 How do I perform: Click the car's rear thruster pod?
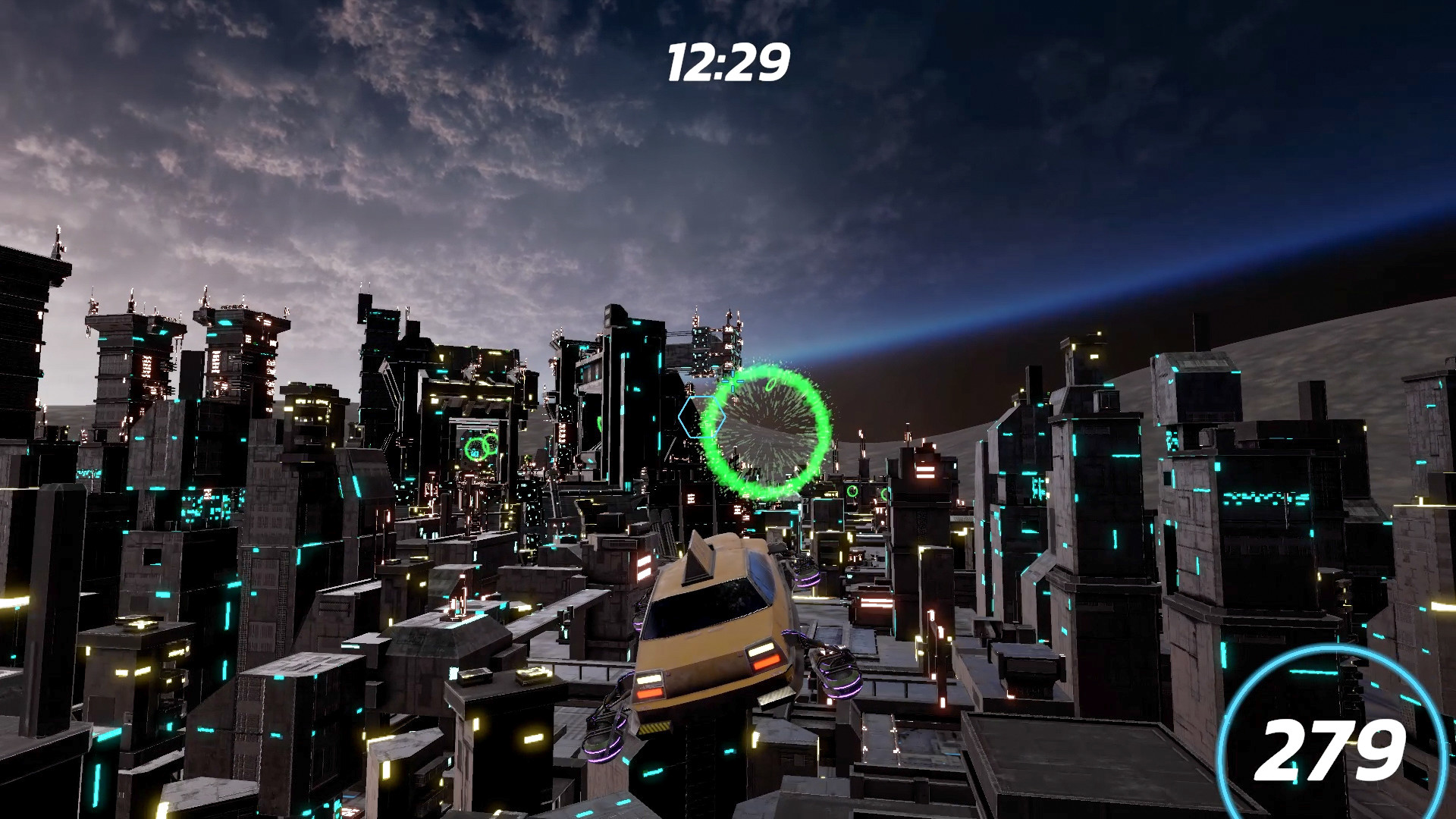pos(838,670)
